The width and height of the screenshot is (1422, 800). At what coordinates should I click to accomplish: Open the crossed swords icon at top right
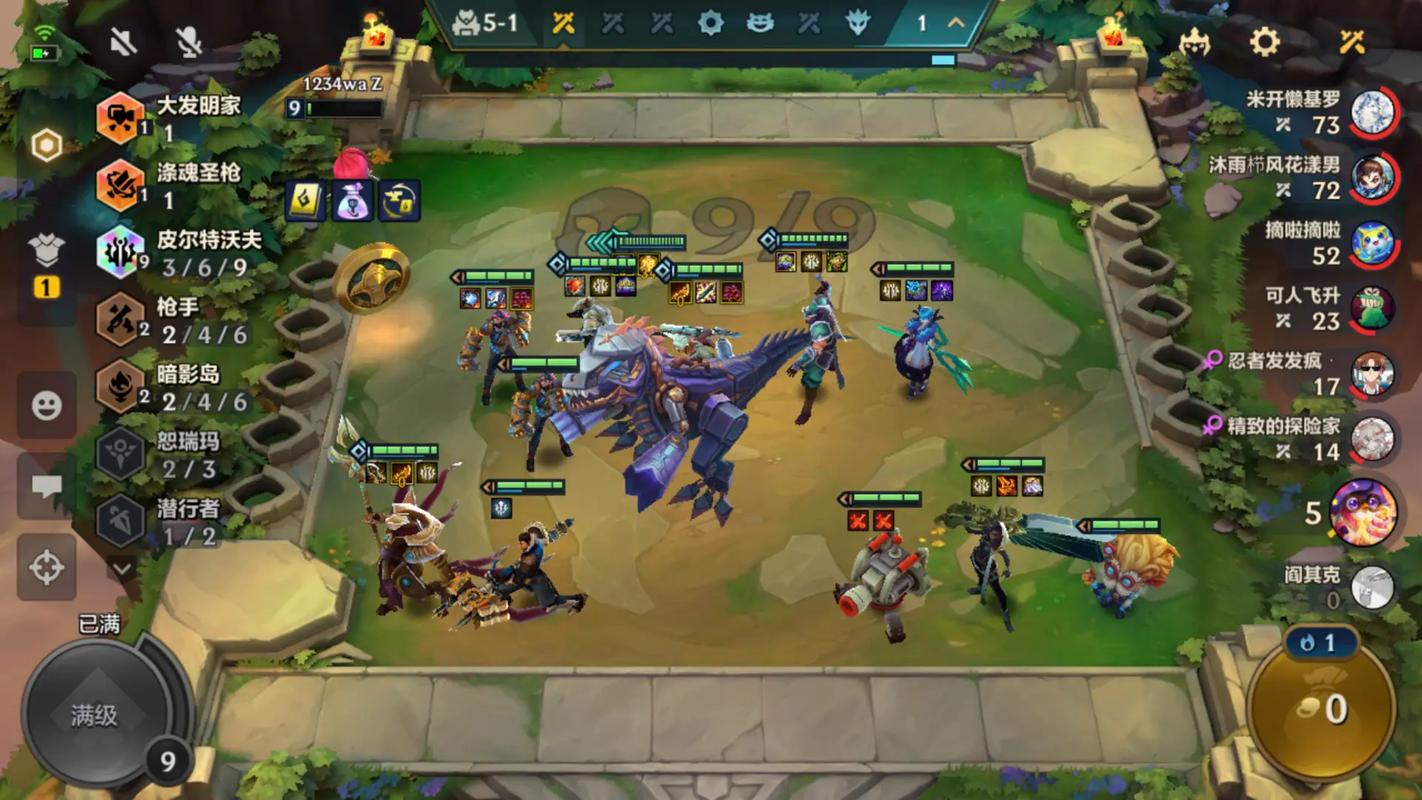1352,41
